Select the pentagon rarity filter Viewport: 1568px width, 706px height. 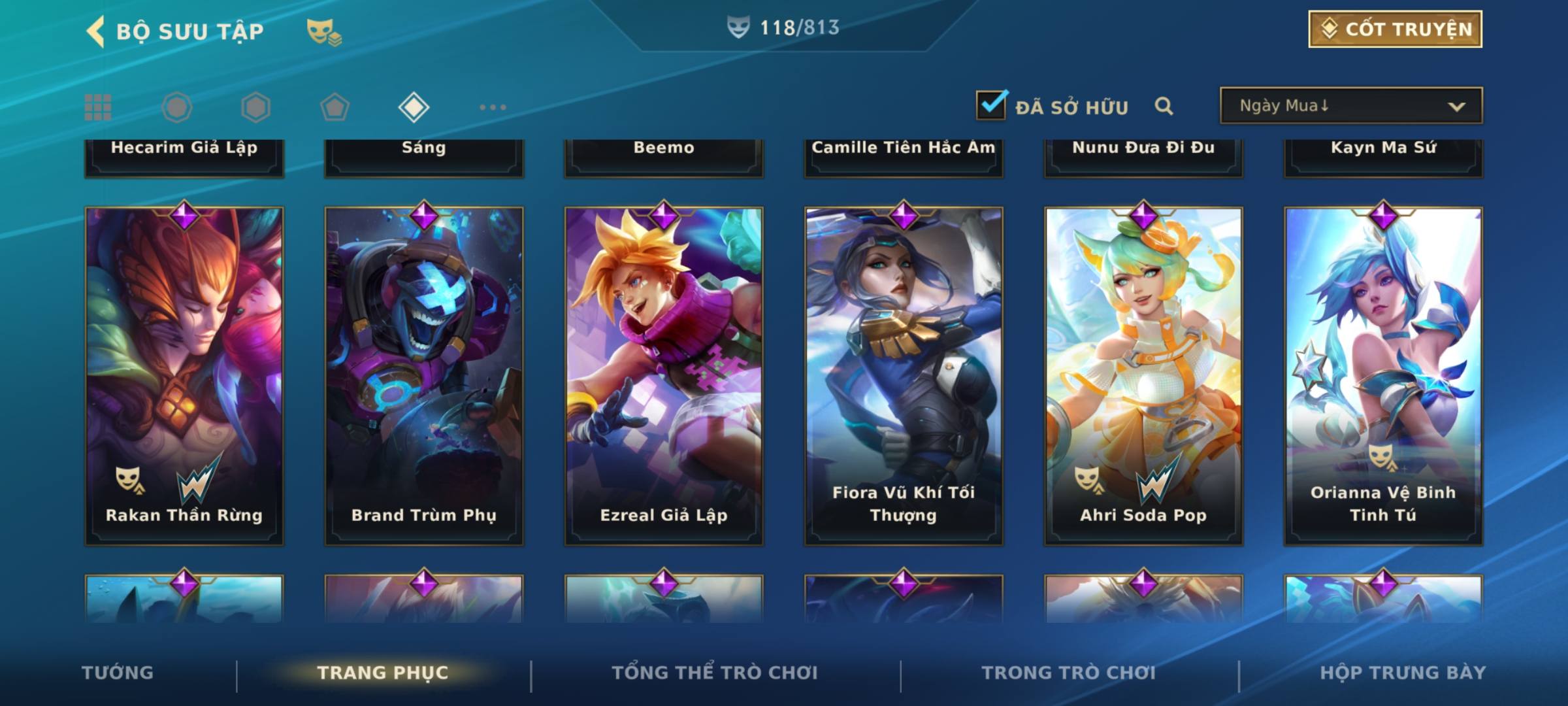point(335,107)
